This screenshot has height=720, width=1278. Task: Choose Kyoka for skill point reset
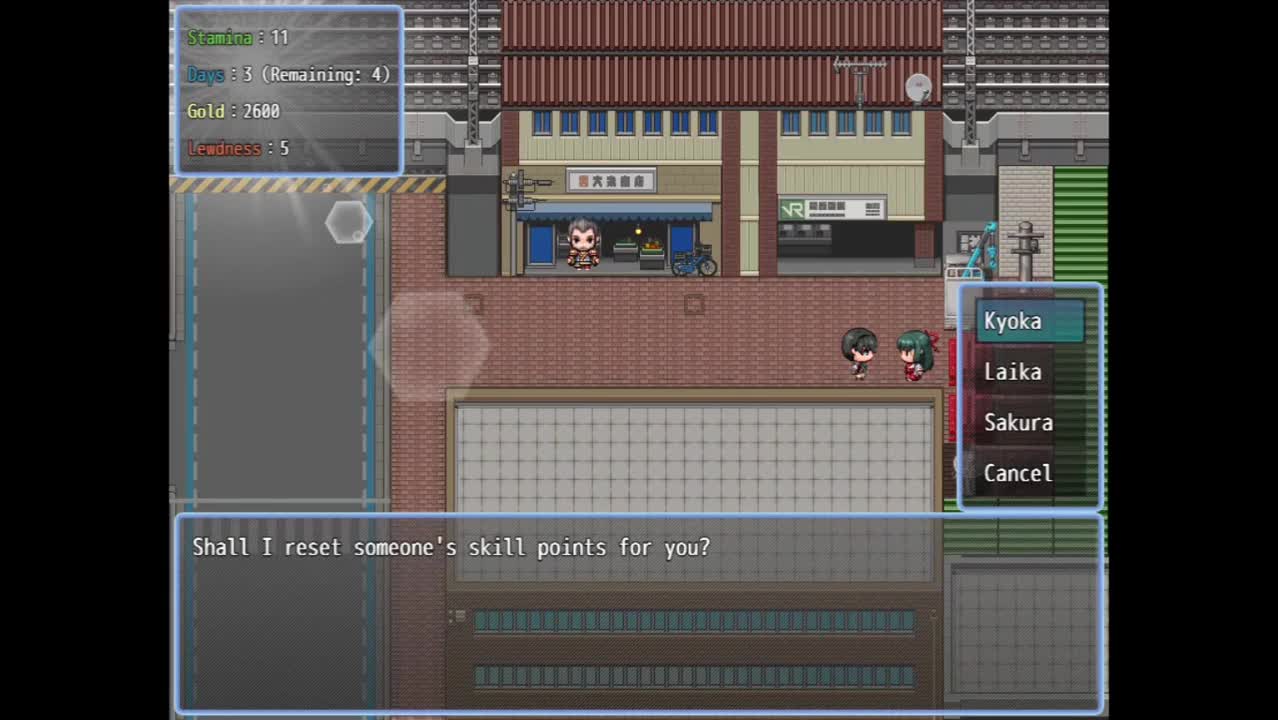(x=1028, y=321)
